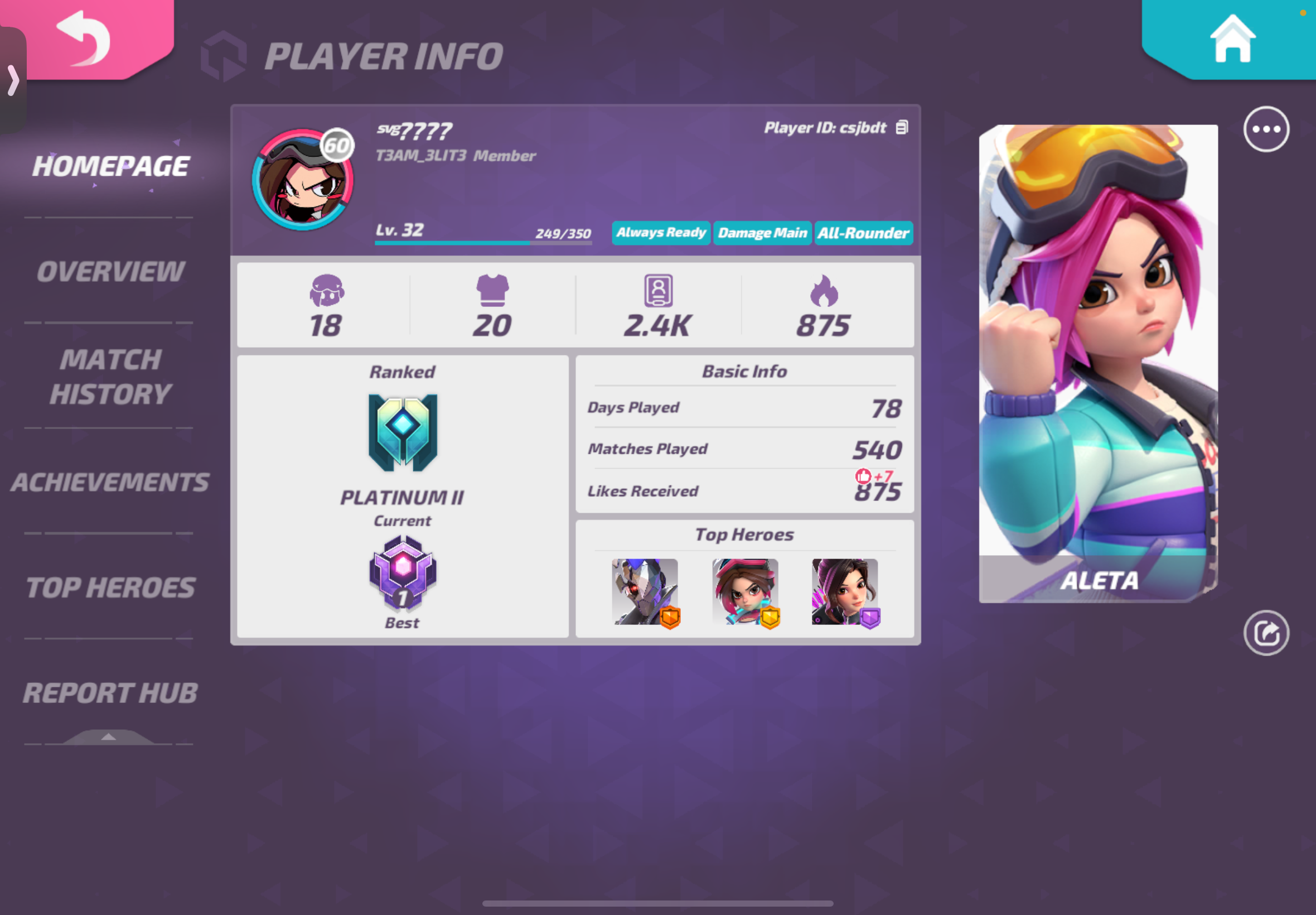Copy the Player ID csjbdt
This screenshot has width=1316, height=915.
901,127
